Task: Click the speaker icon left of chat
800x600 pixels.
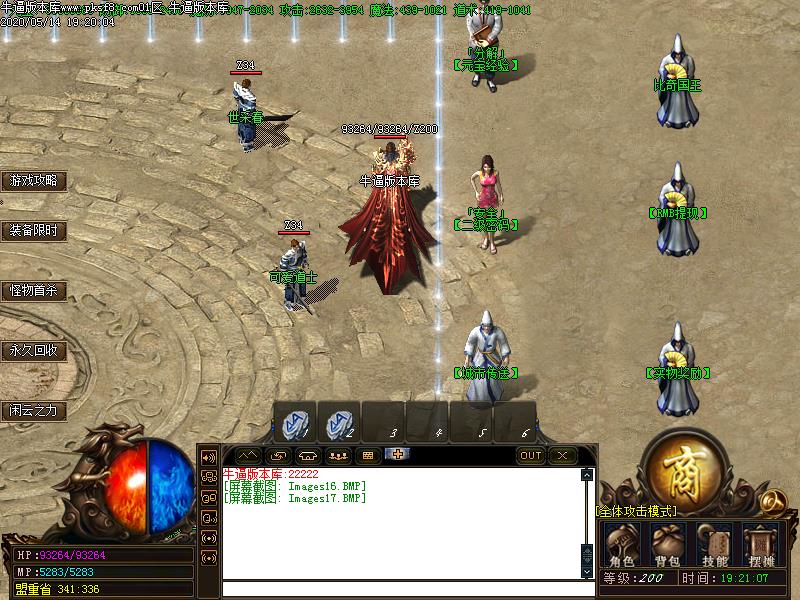Action: coord(209,457)
